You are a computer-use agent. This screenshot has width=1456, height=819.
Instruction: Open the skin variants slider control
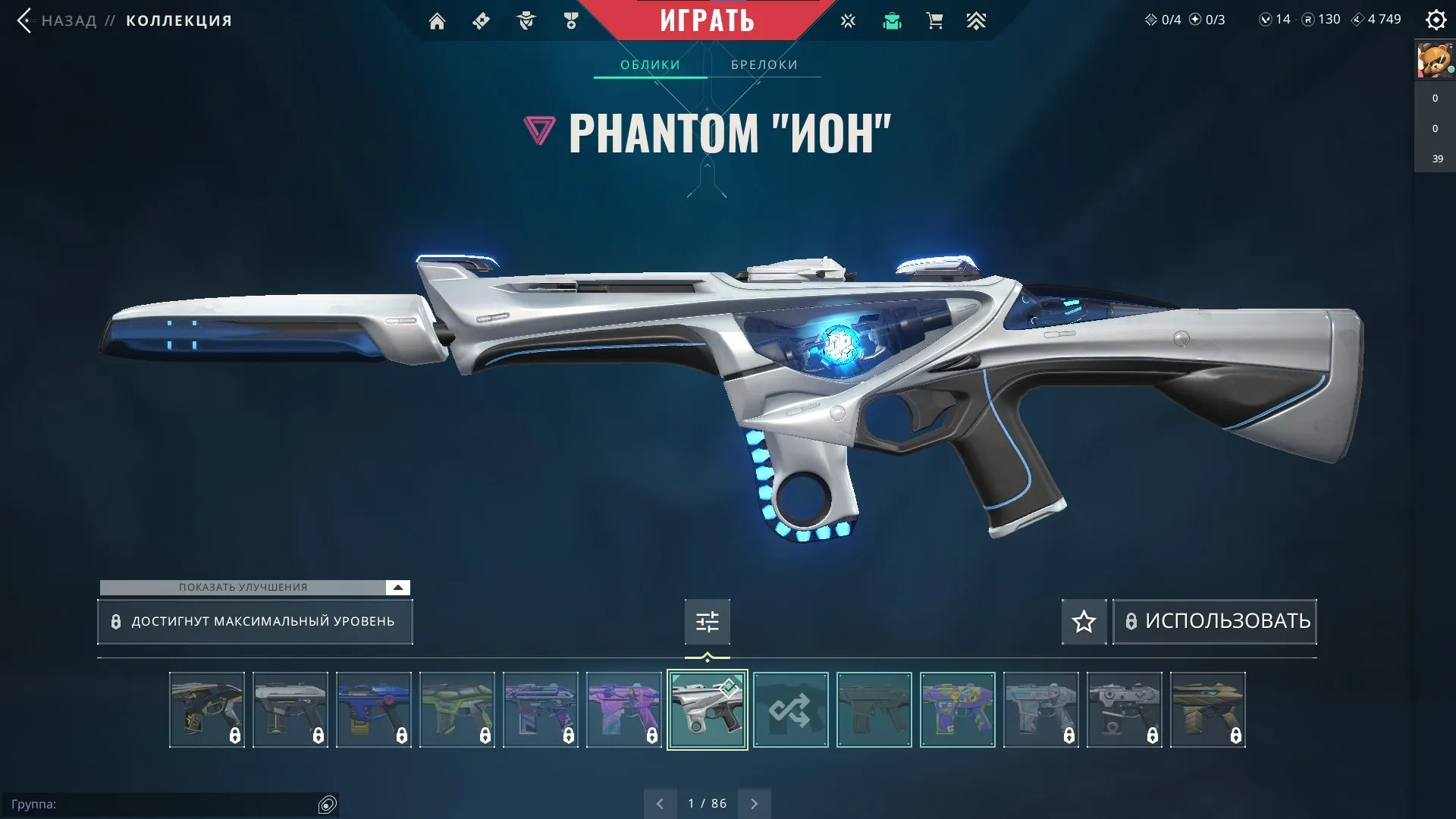(x=707, y=621)
